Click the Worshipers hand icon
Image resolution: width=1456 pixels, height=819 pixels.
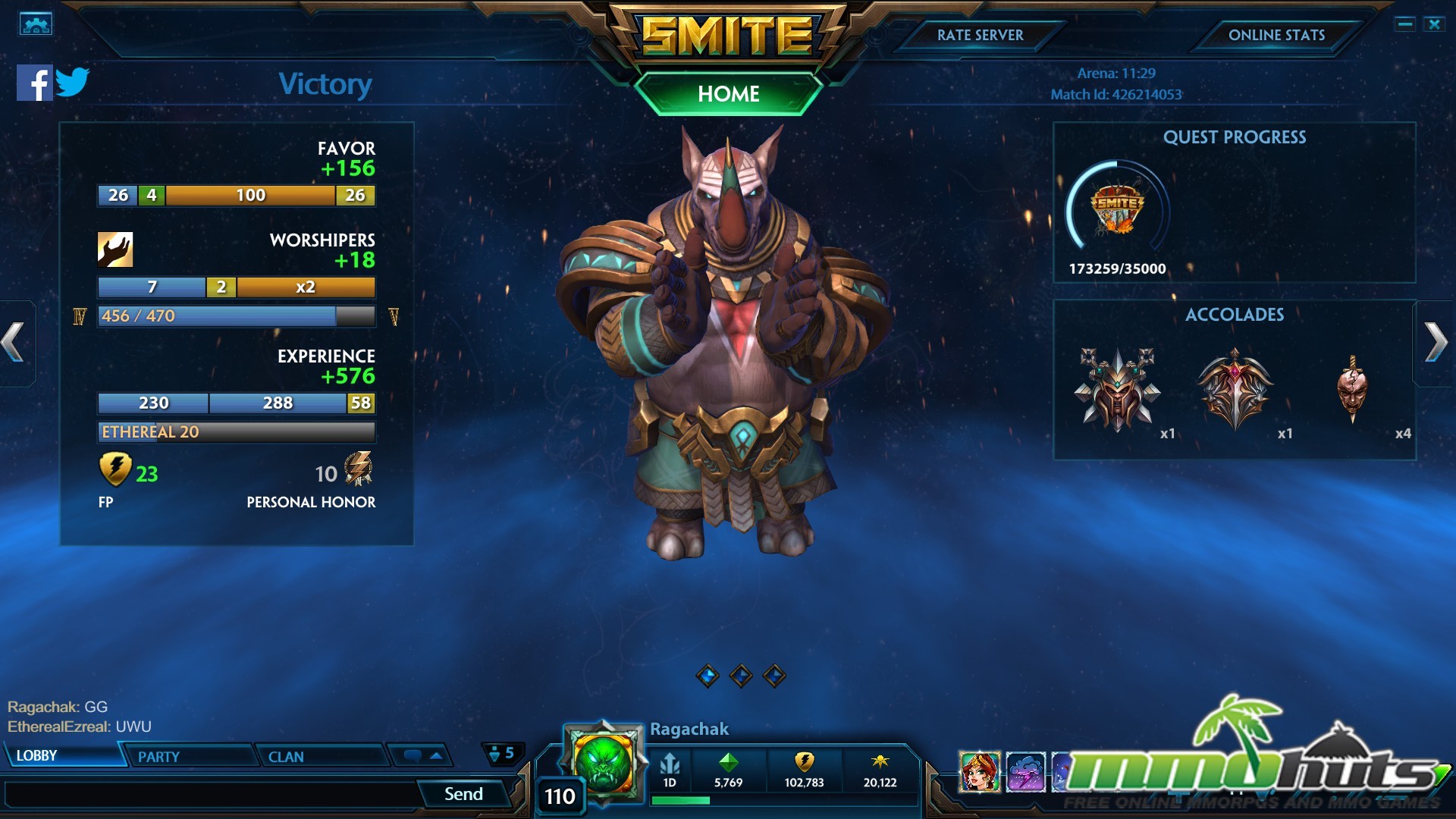[115, 249]
